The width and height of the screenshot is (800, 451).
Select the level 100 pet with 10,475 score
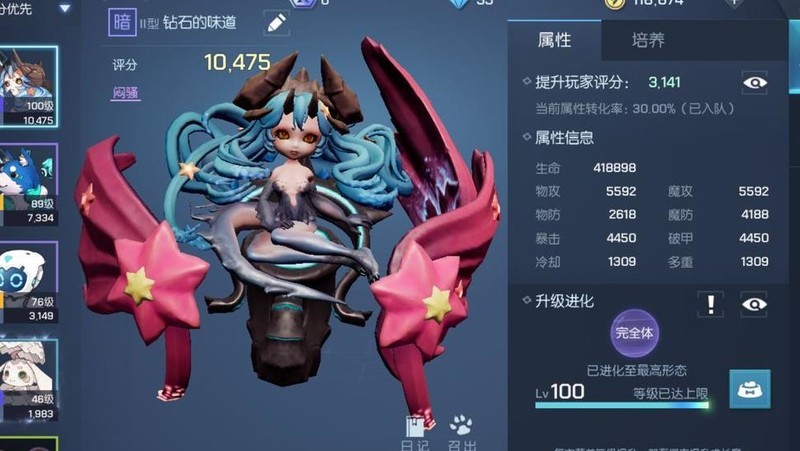(28, 86)
